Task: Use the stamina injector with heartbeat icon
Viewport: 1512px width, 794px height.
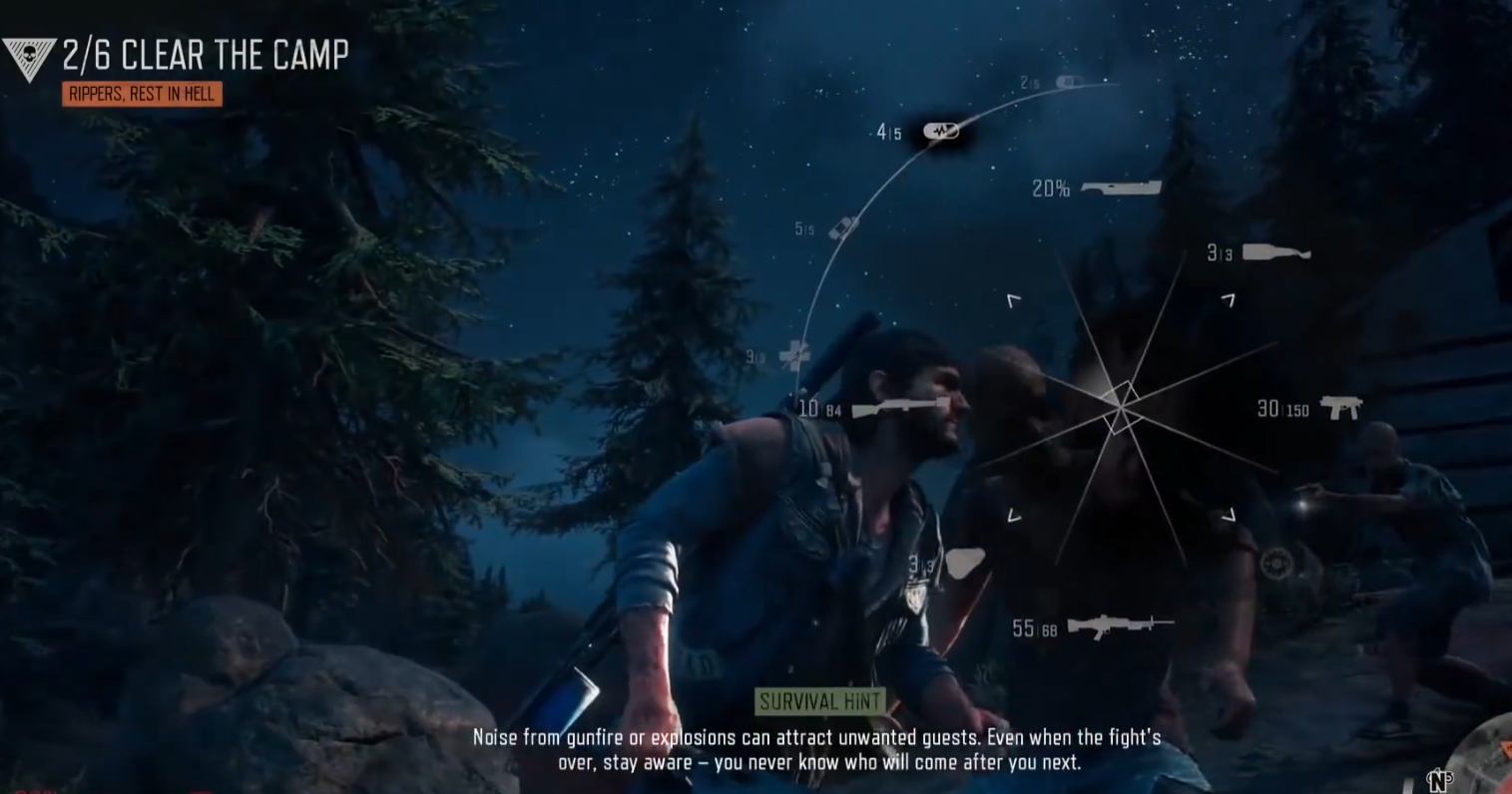Action: click(940, 131)
